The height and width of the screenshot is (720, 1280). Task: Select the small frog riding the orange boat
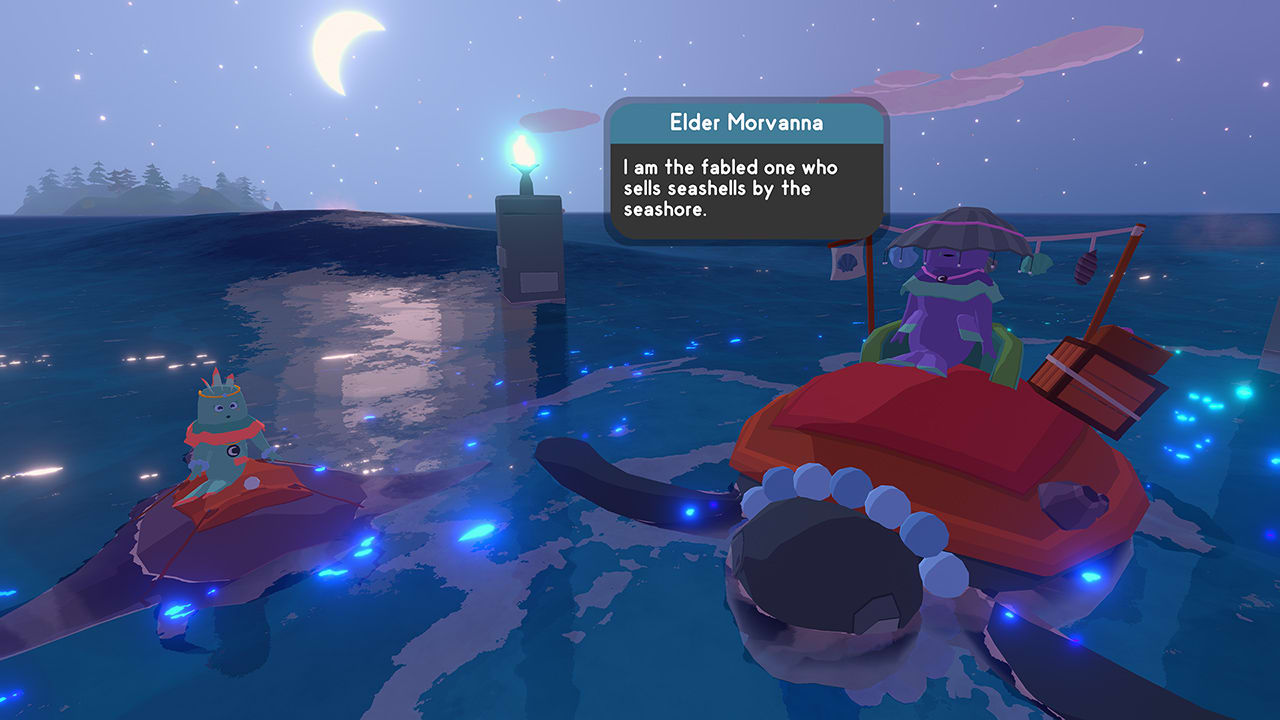[x=225, y=440]
